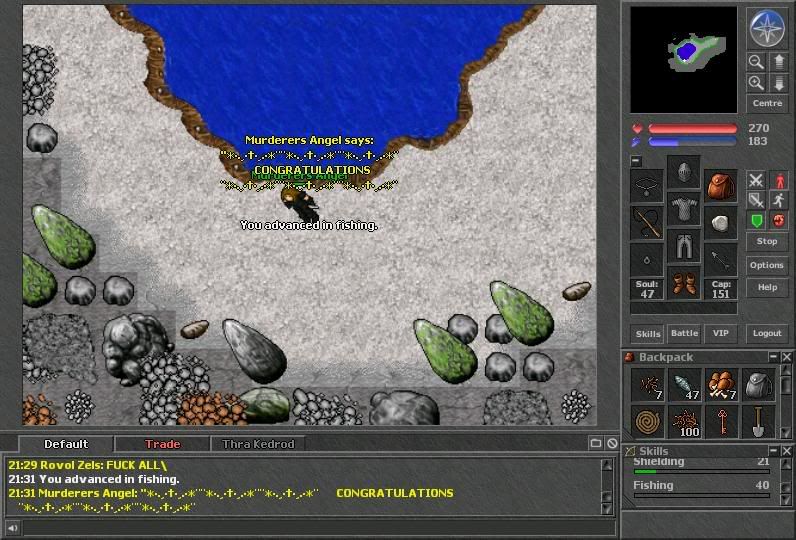Zoom out the minimap with the minus magnifier

point(757,62)
